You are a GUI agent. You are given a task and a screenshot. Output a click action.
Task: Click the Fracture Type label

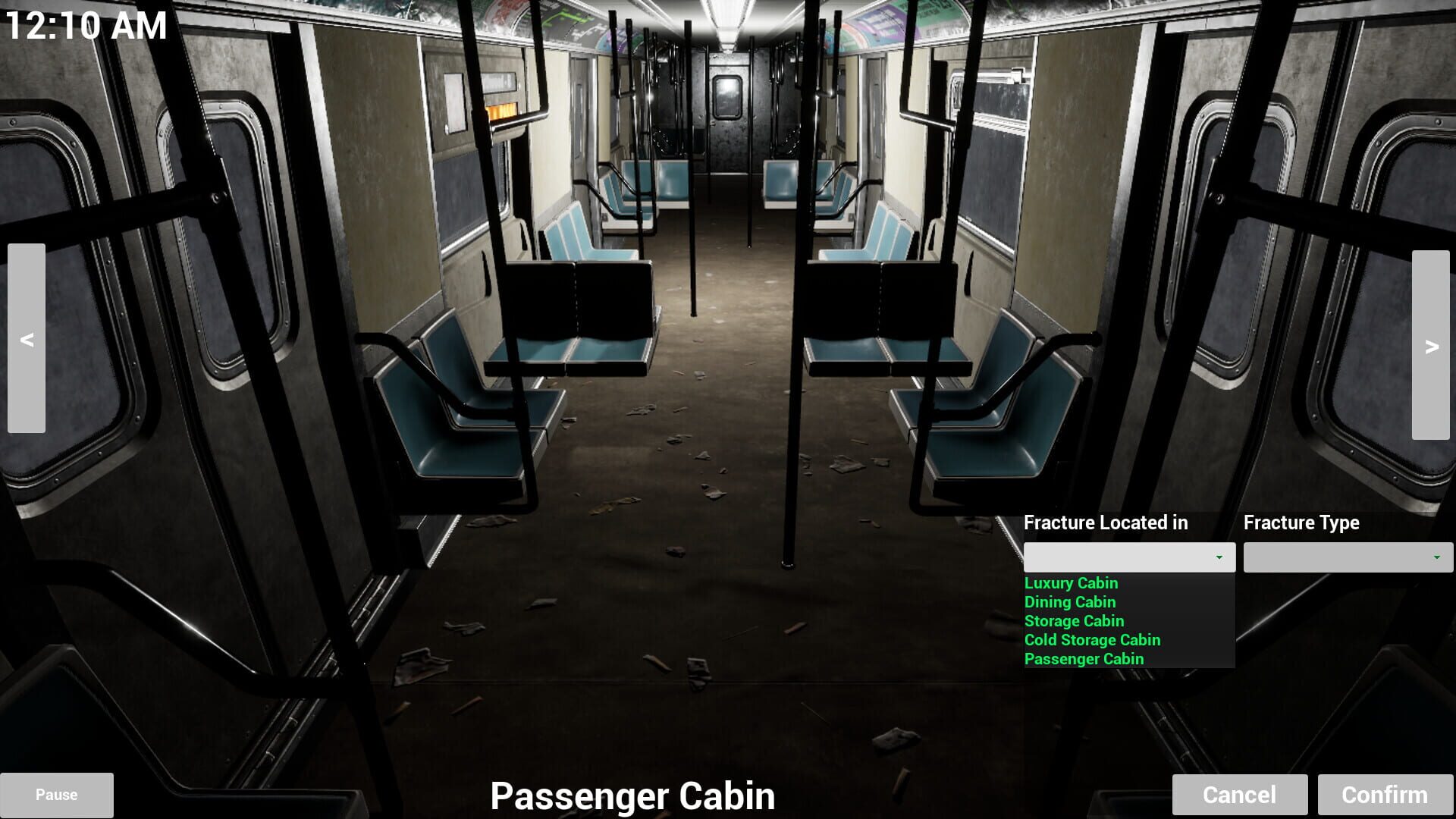click(x=1302, y=522)
